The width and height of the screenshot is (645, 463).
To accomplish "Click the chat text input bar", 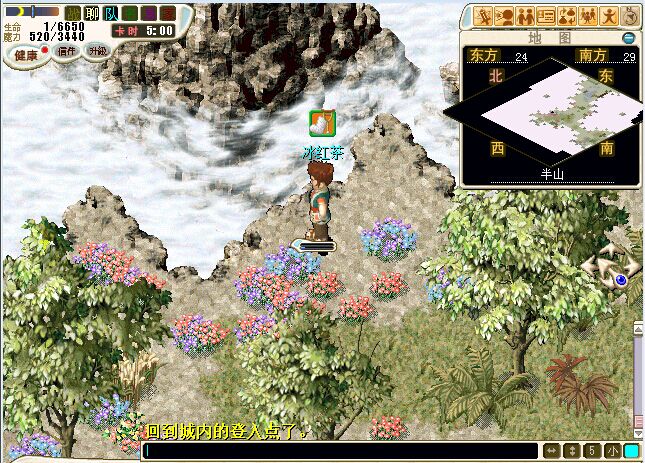I will 340,451.
